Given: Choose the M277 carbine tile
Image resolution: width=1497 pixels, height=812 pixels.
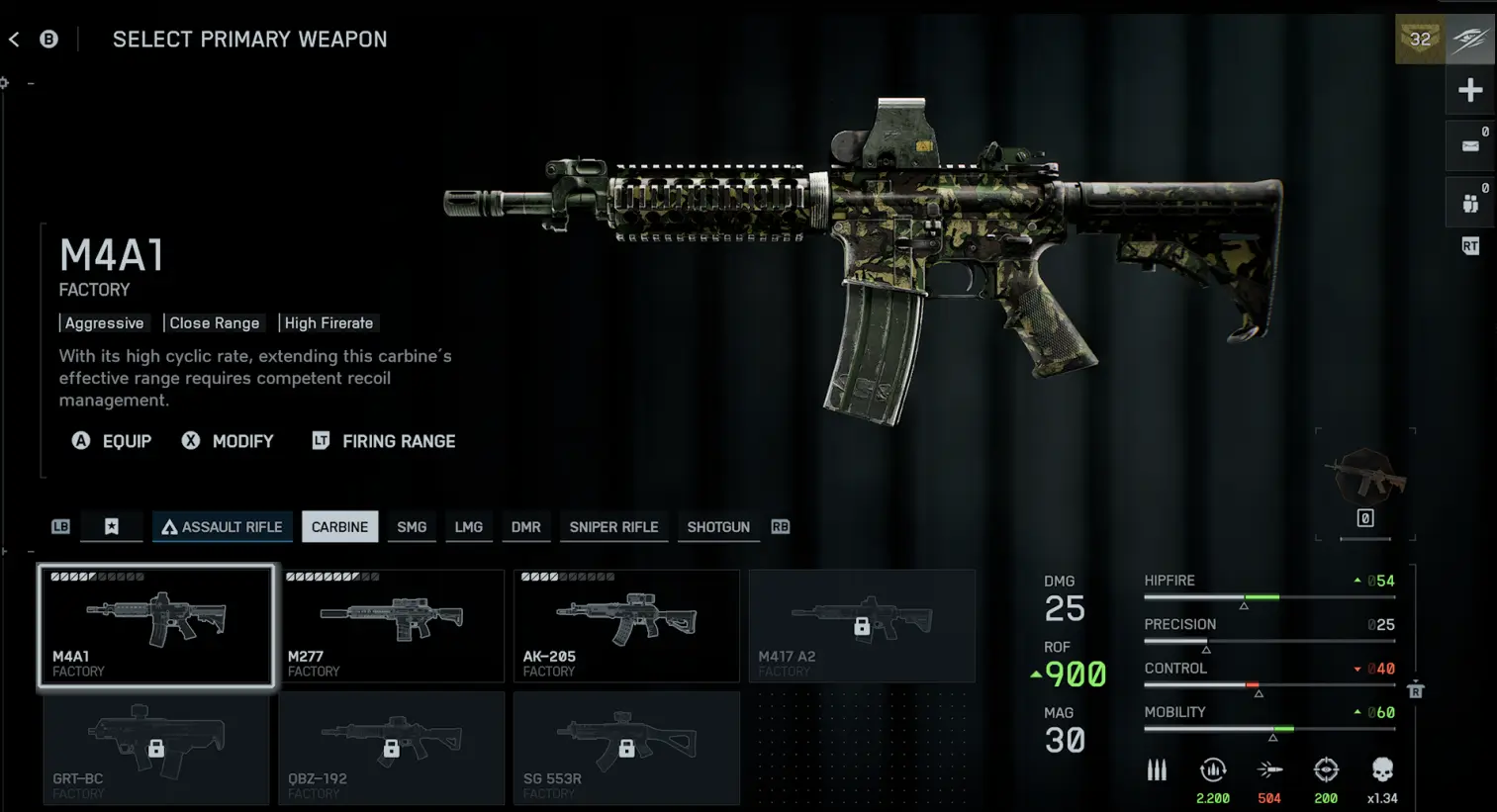Looking at the screenshot, I should 391,625.
